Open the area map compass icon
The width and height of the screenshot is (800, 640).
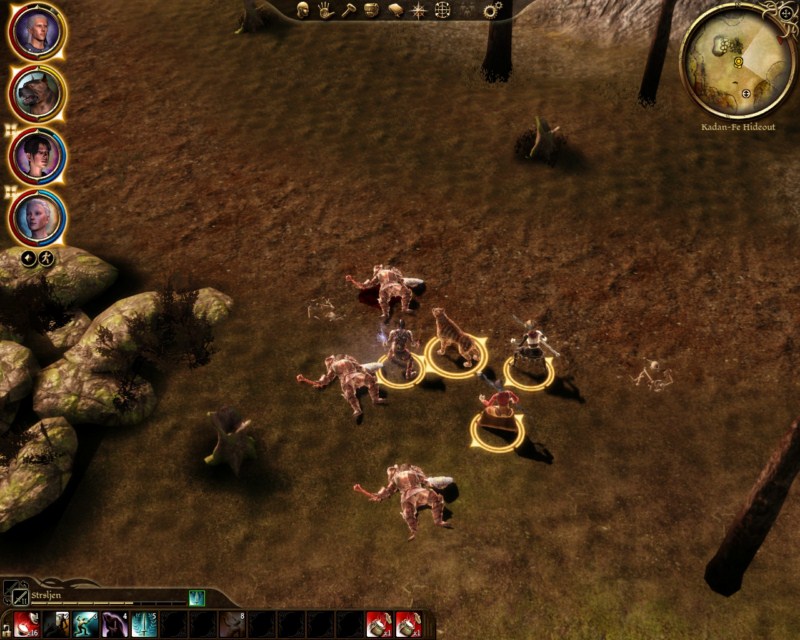tap(418, 10)
